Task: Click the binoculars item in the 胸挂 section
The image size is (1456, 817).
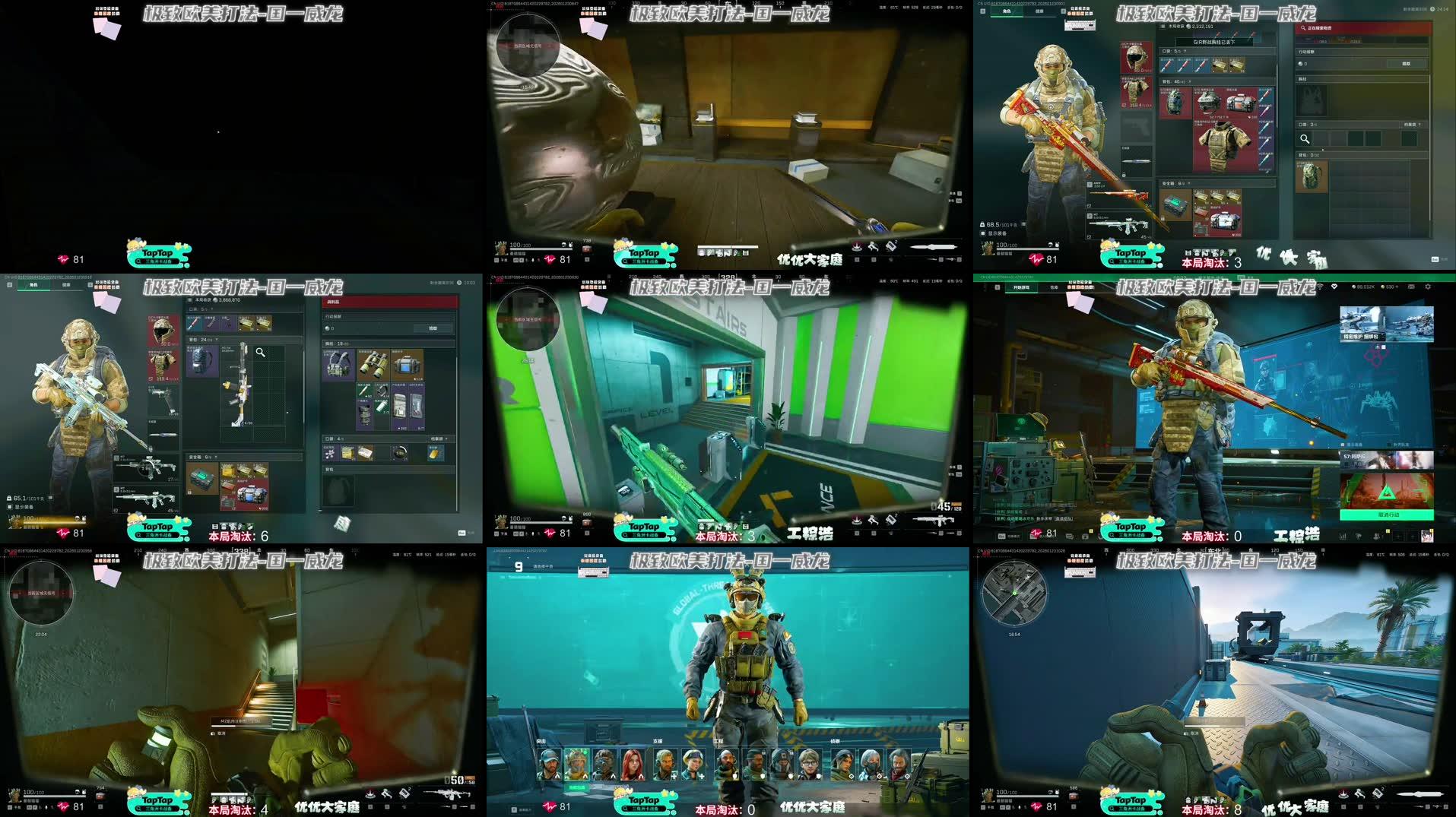Action: (373, 366)
